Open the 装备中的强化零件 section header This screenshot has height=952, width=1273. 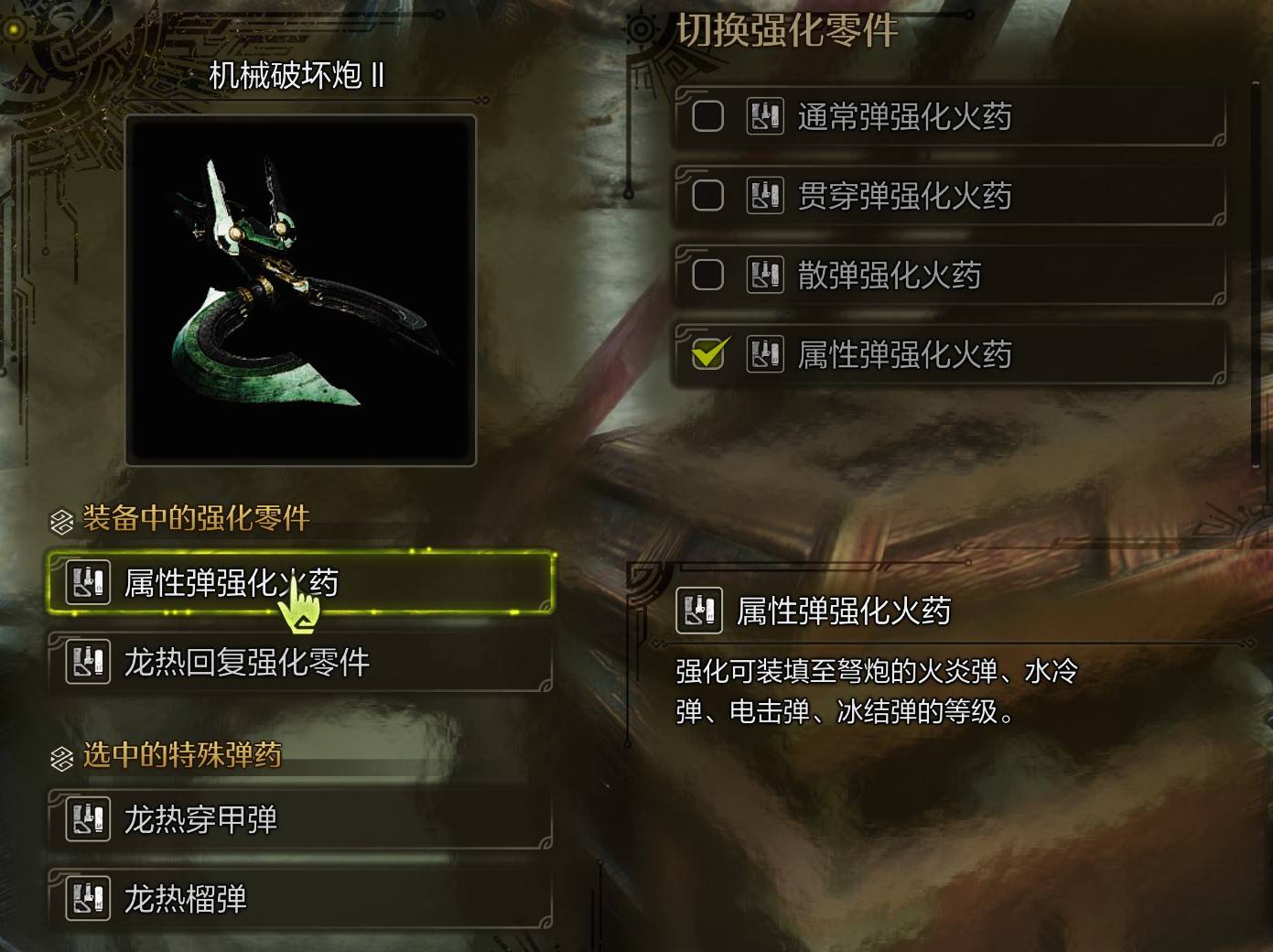tap(197, 519)
